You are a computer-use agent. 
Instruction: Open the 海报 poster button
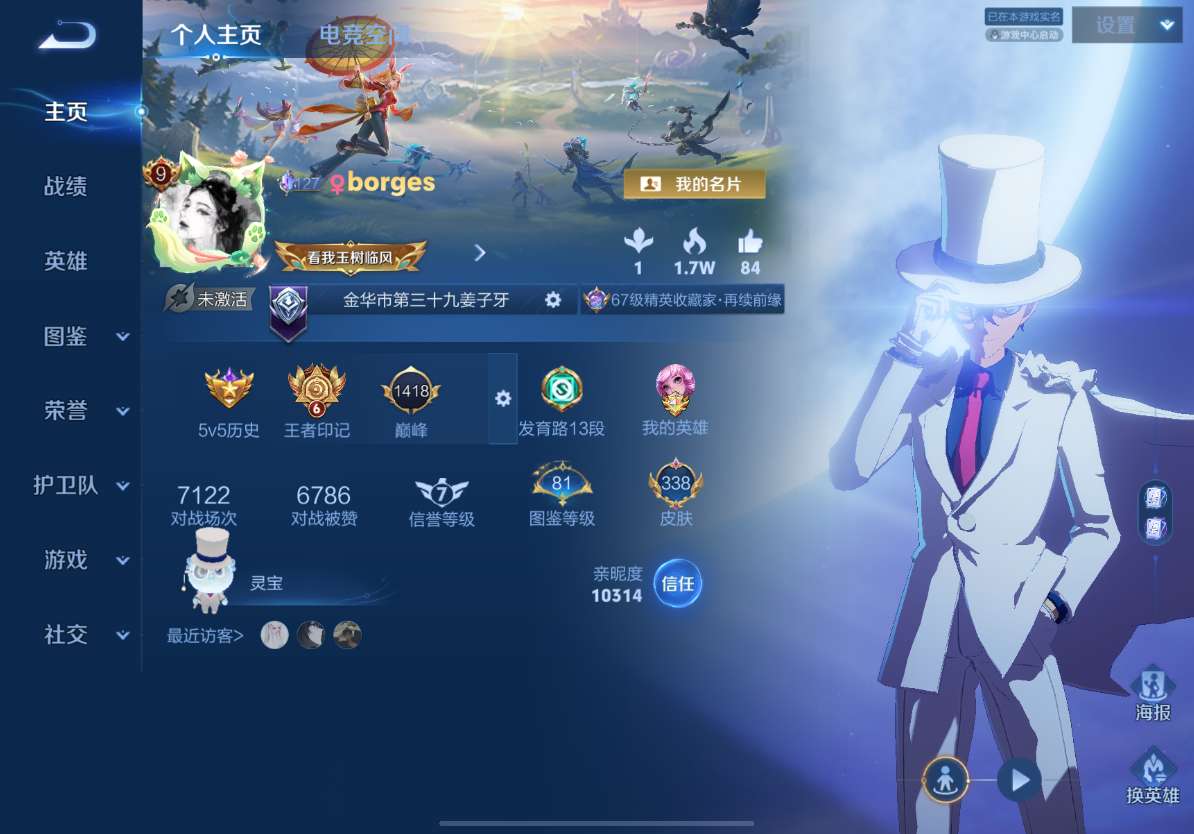pos(1153,692)
